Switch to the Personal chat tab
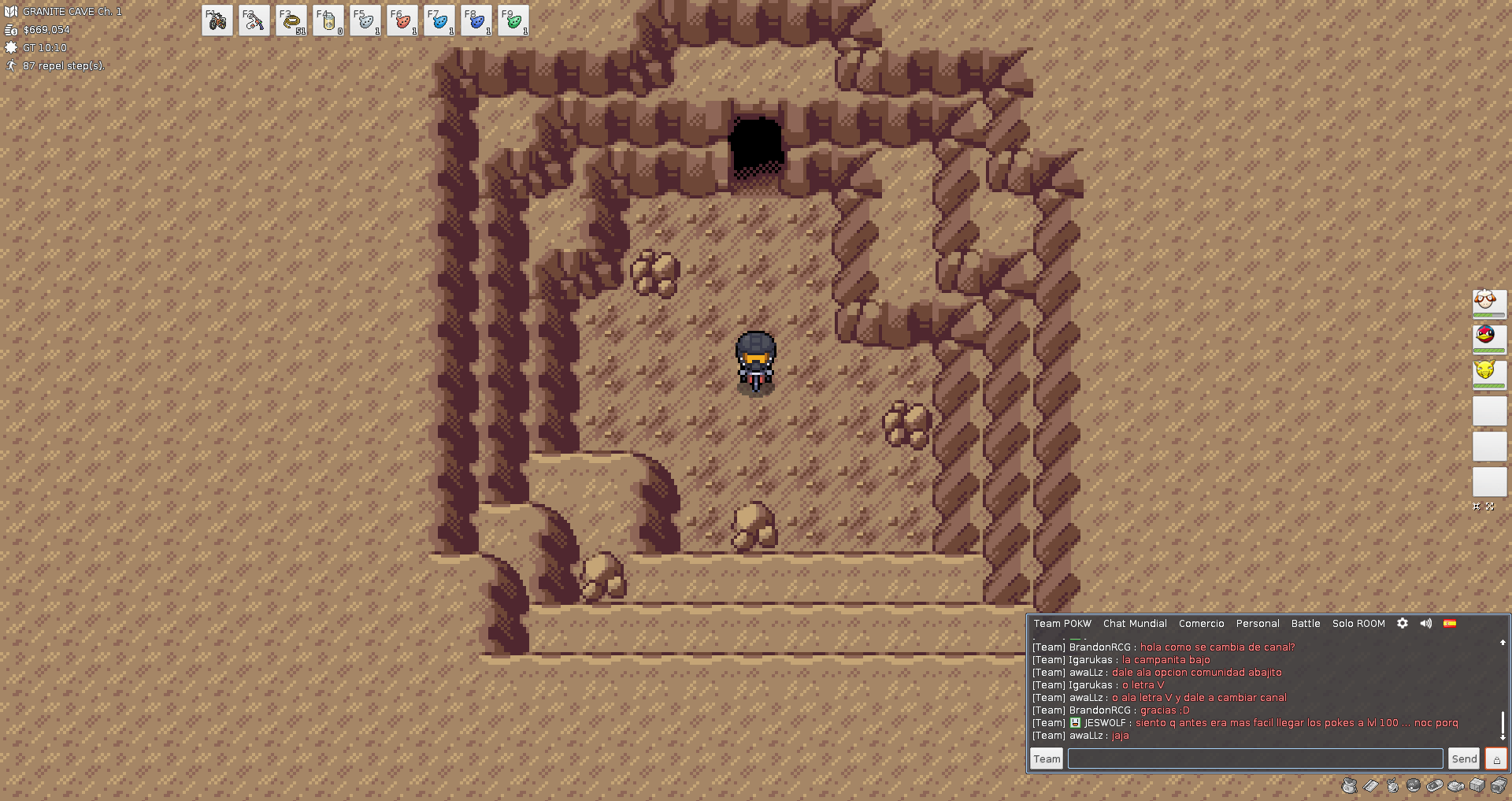1512x801 pixels. tap(1258, 624)
